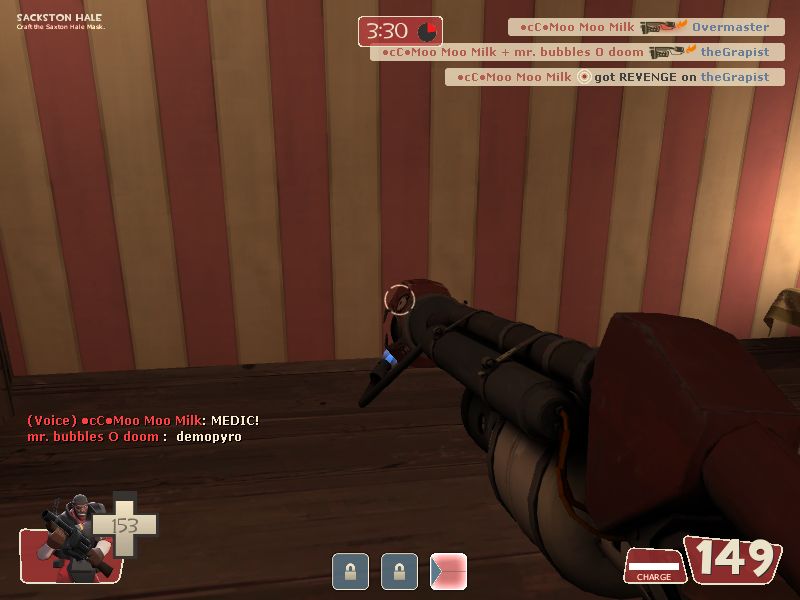Screen dimensions: 800x600
Task: Click the partially captured red control point icon
Action: point(448,572)
